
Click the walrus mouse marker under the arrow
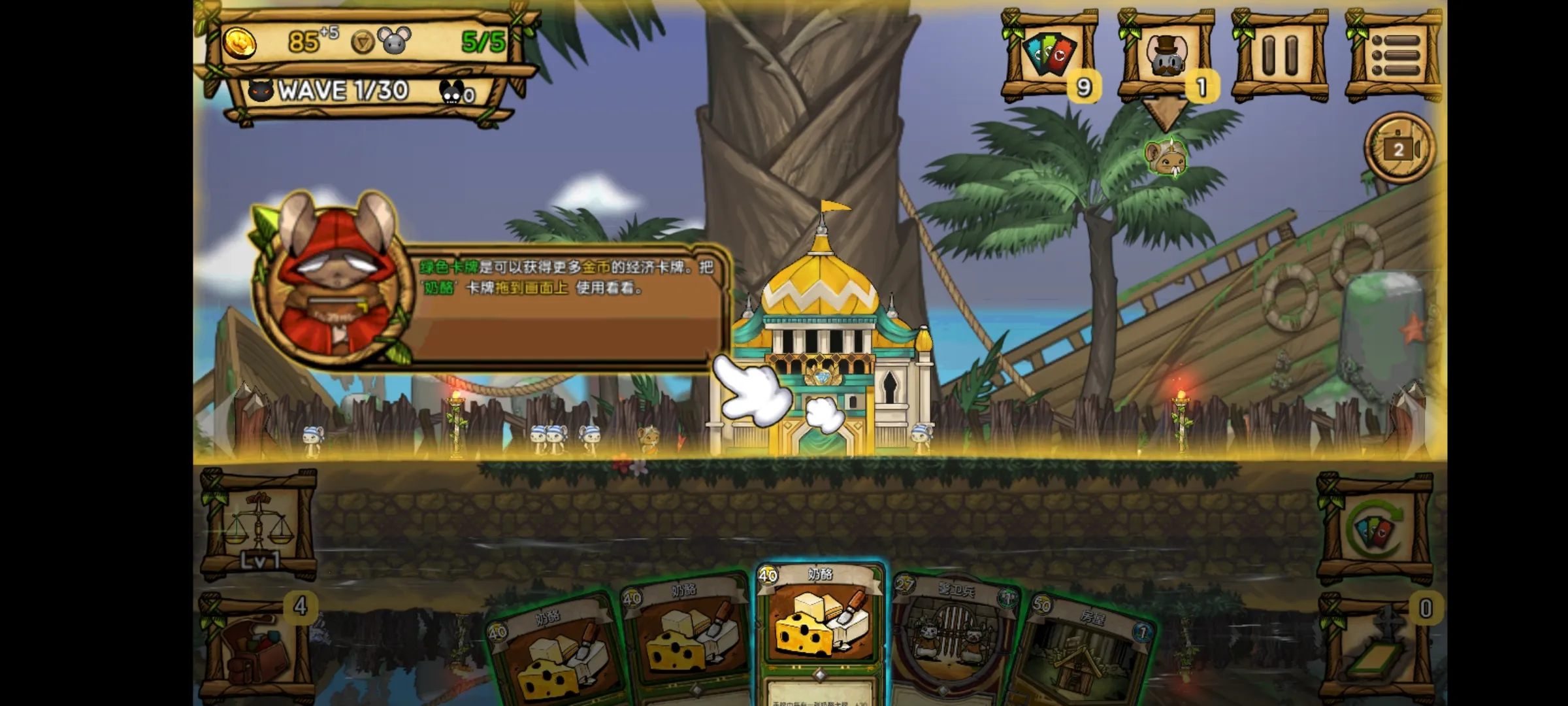1166,158
